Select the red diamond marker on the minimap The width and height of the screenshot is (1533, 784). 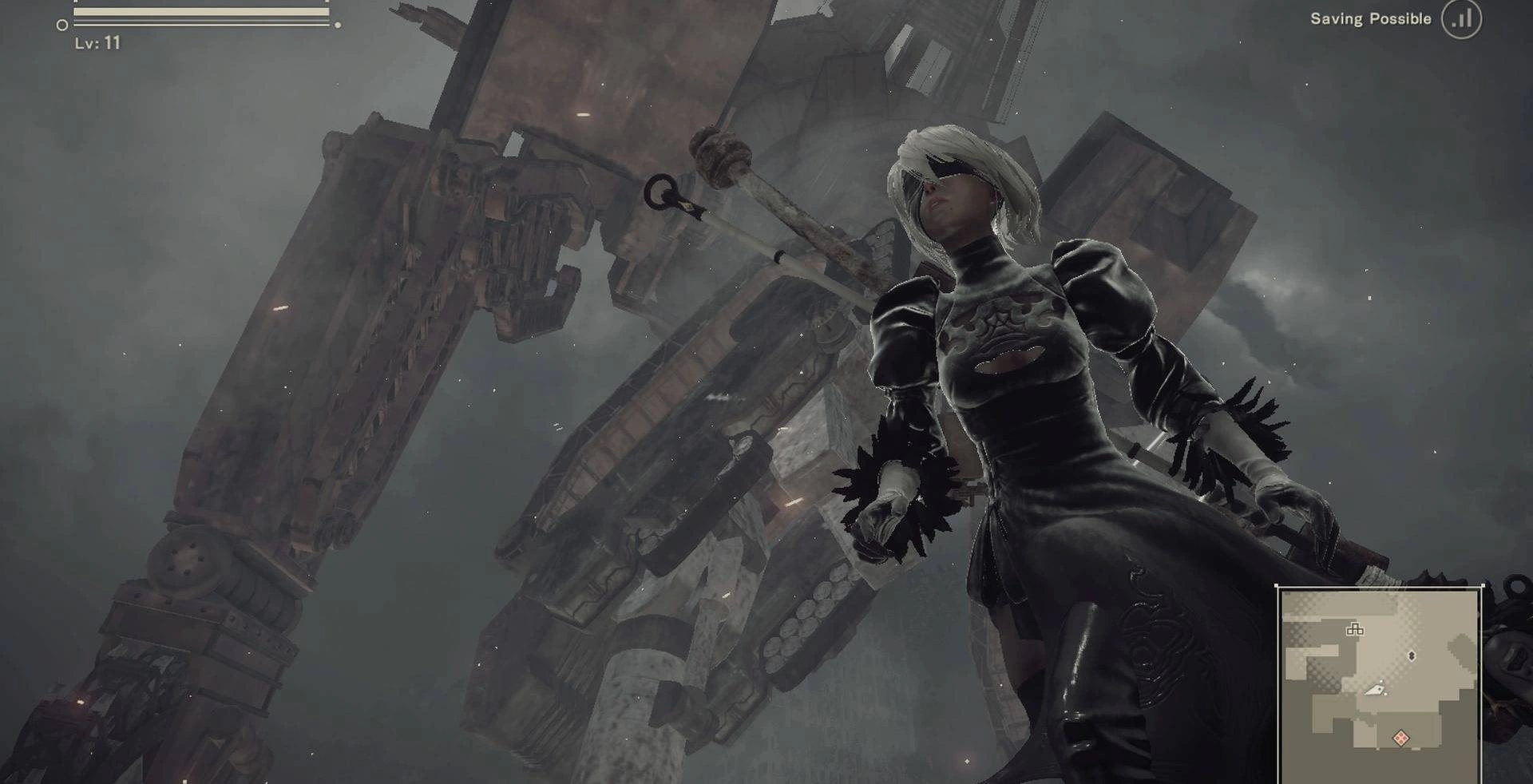[x=1400, y=738]
